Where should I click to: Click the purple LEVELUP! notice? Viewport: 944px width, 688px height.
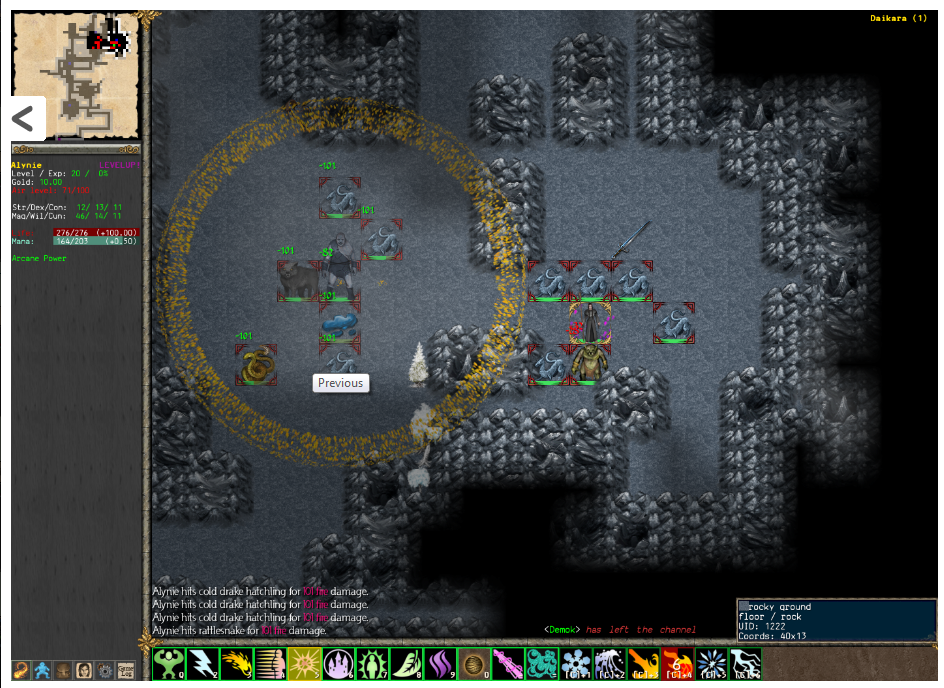coord(118,164)
